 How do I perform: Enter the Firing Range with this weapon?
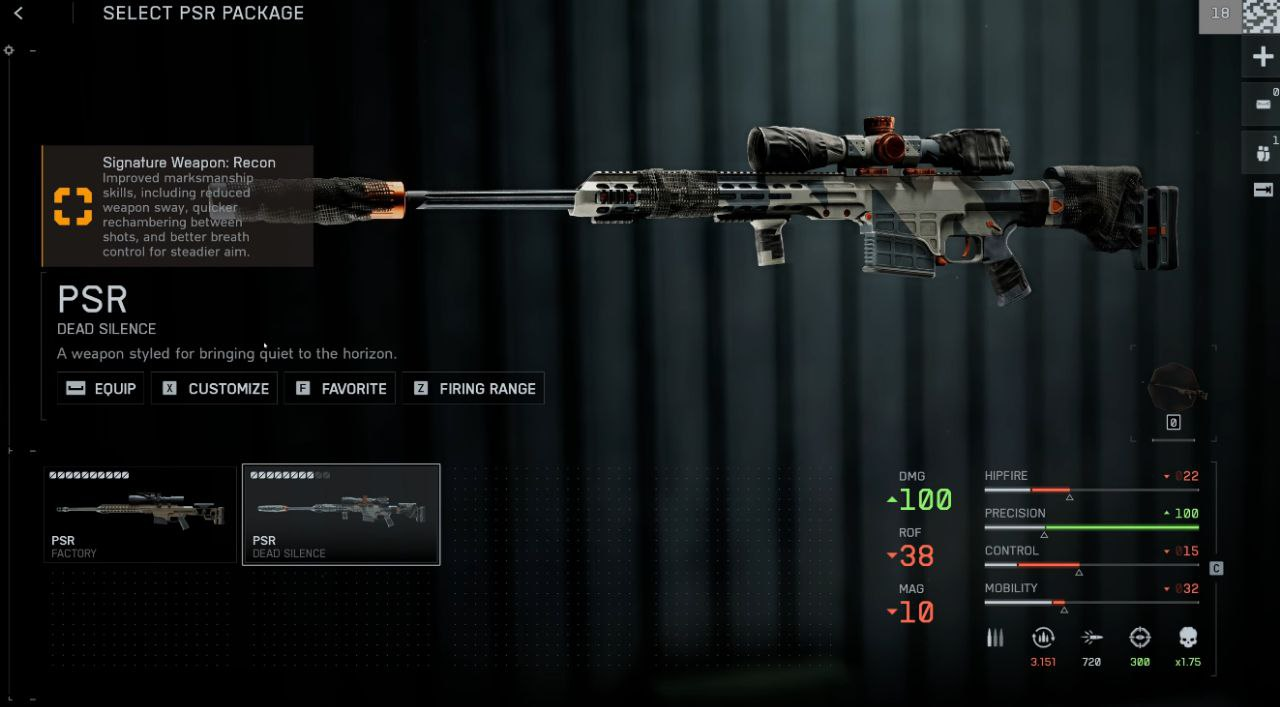473,388
